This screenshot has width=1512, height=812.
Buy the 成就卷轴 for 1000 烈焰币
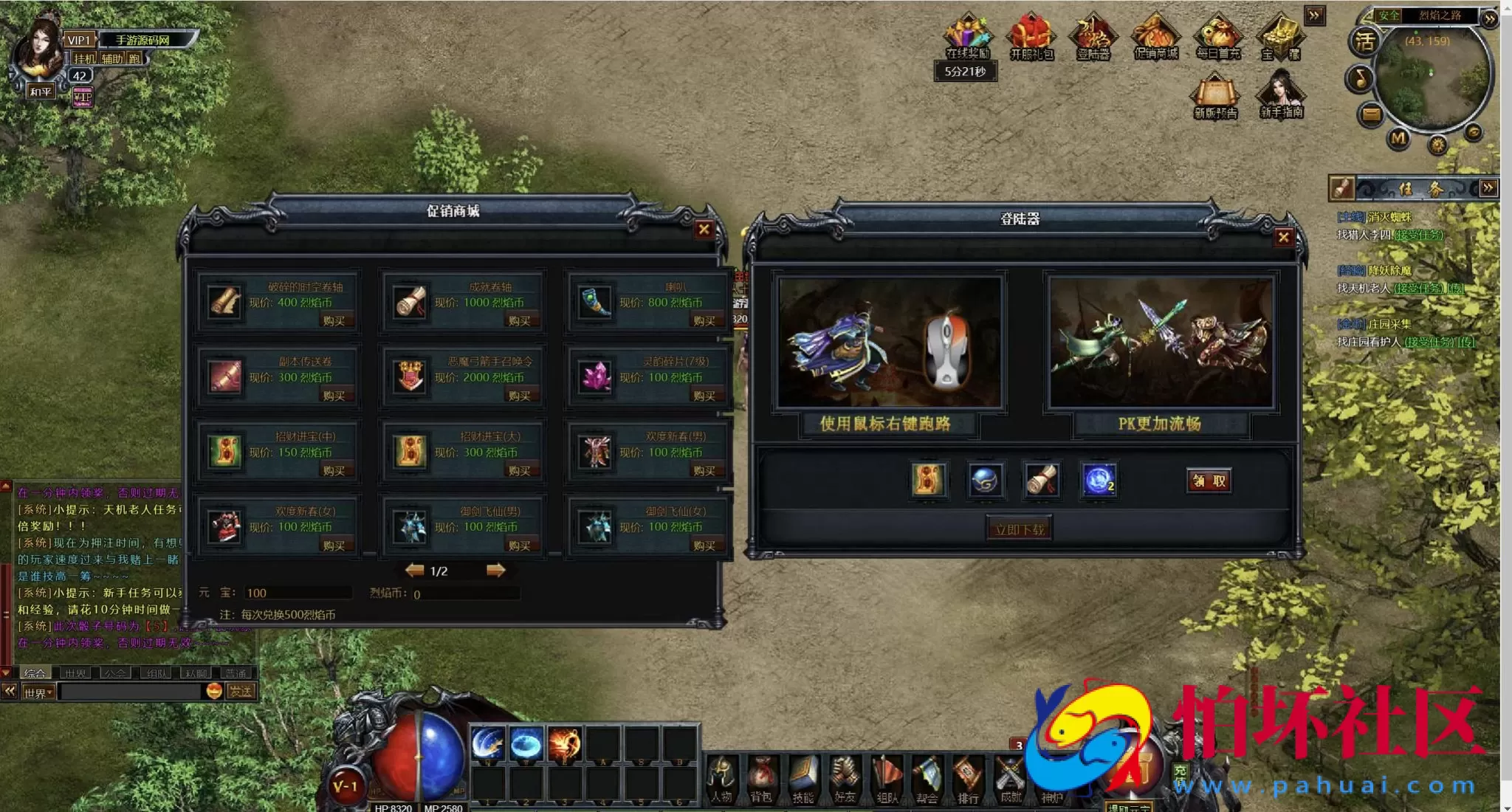click(519, 320)
